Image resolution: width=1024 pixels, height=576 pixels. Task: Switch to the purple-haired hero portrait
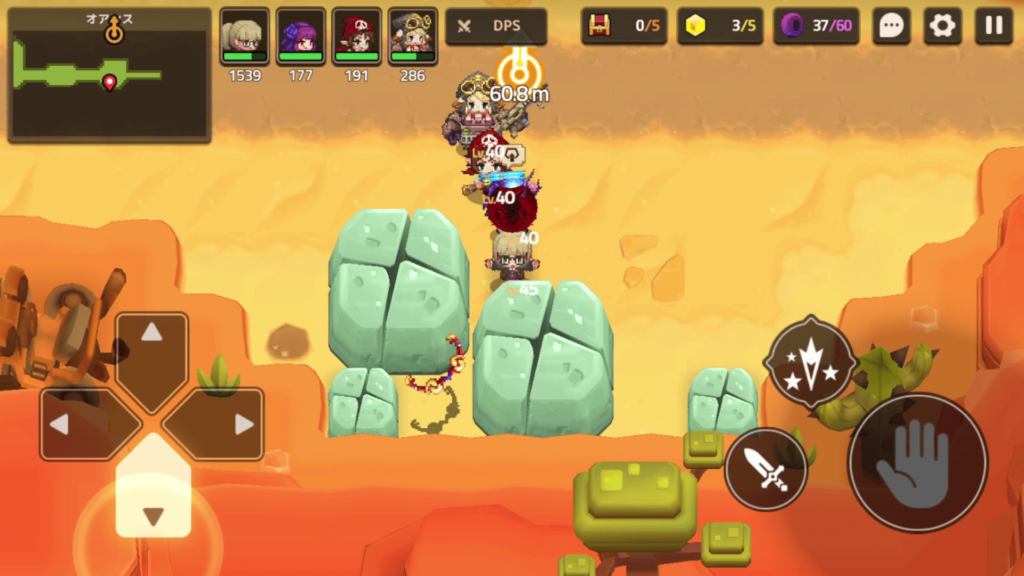tap(301, 39)
